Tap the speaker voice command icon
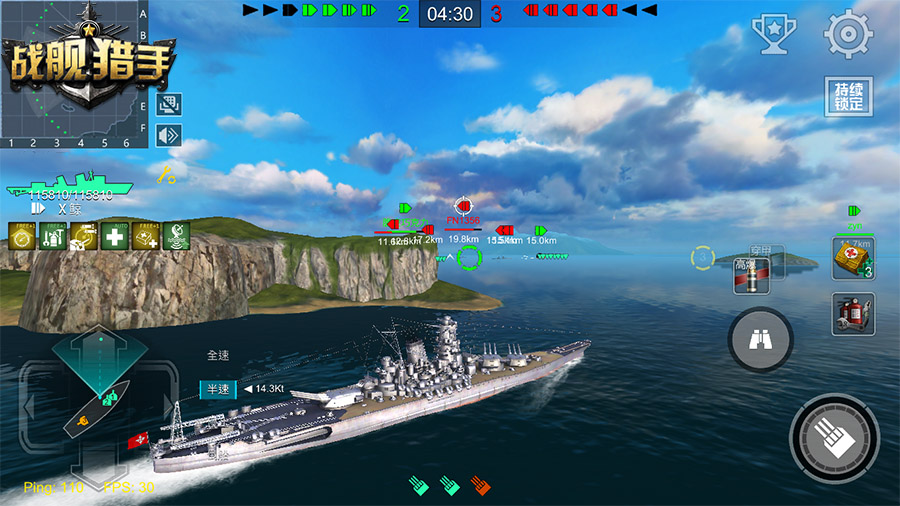The height and width of the screenshot is (506, 900). point(169,134)
